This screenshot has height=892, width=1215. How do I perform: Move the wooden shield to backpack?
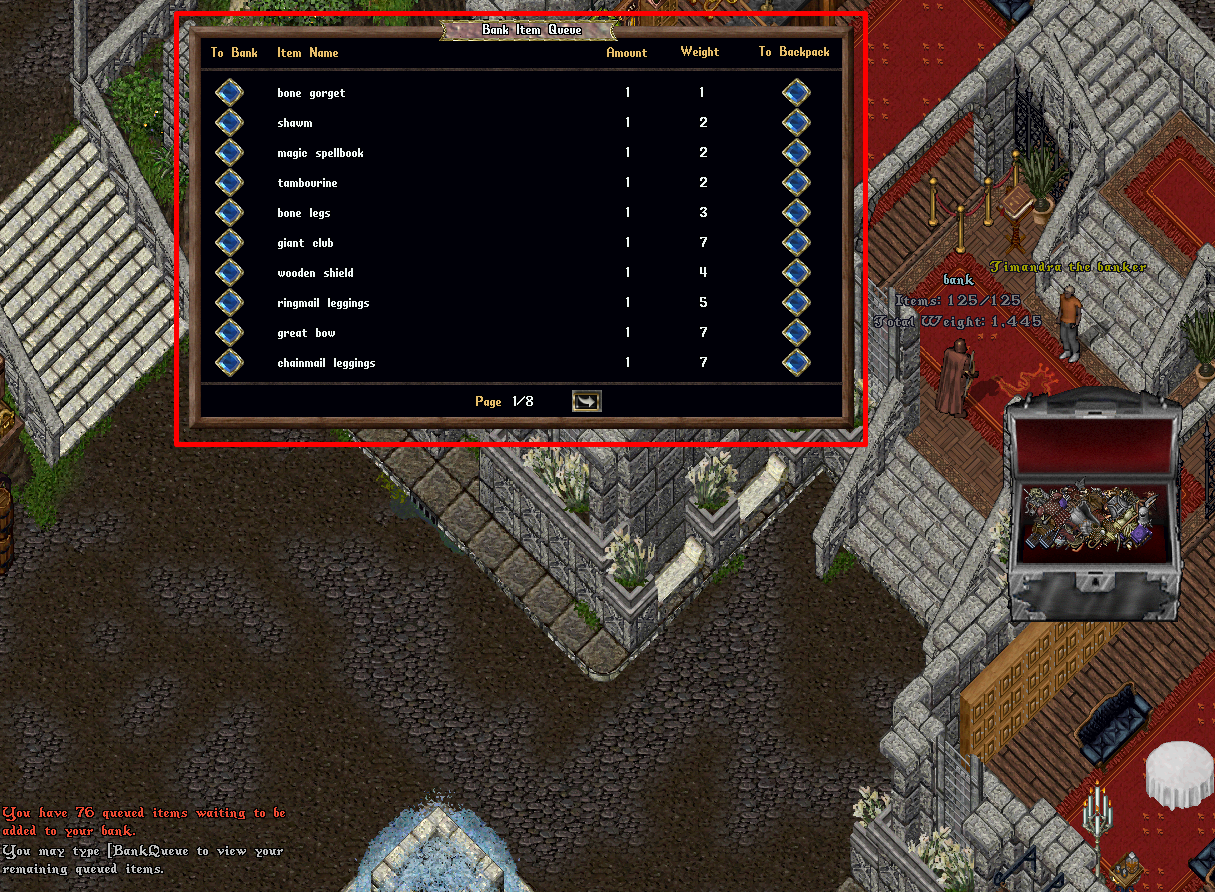pyautogui.click(x=796, y=273)
